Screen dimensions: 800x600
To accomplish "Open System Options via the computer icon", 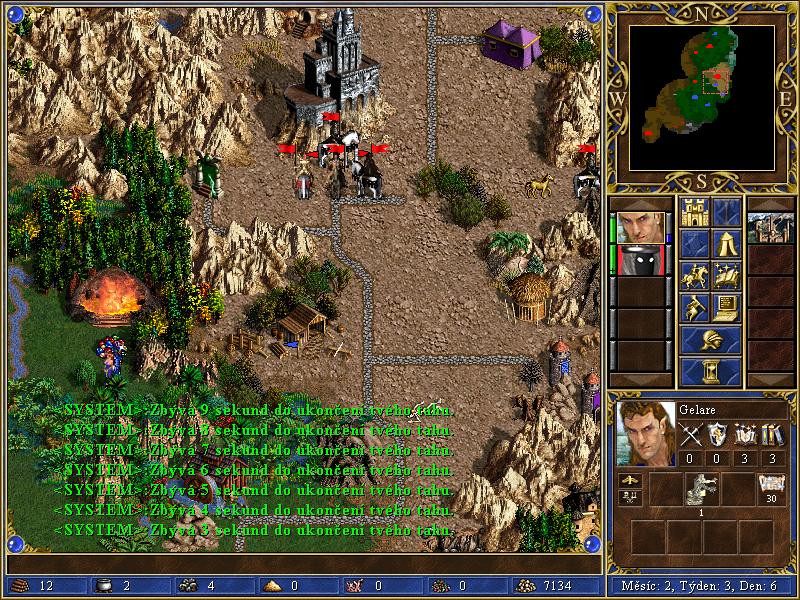I will click(x=727, y=307).
